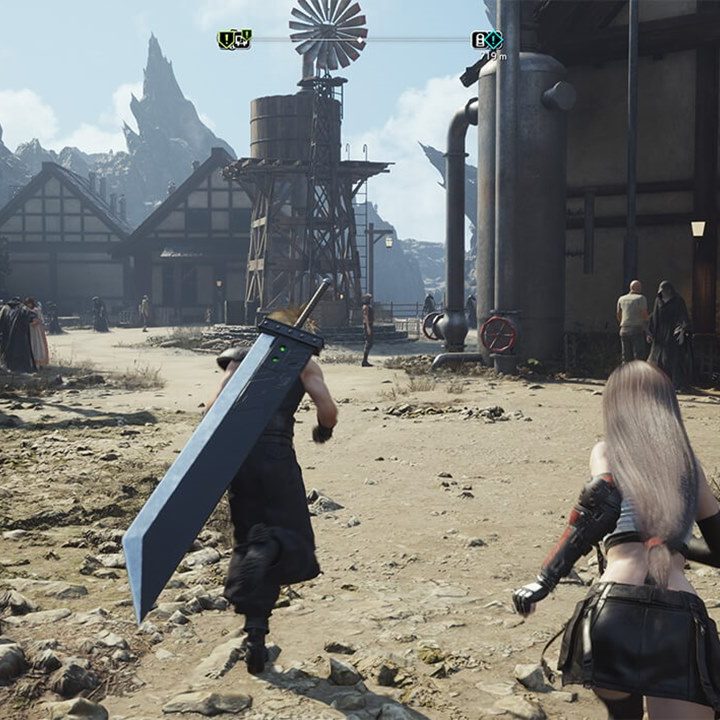The image size is (720, 720).
Task: Click the green exclamation quest marker on compass
Action: click(227, 40)
